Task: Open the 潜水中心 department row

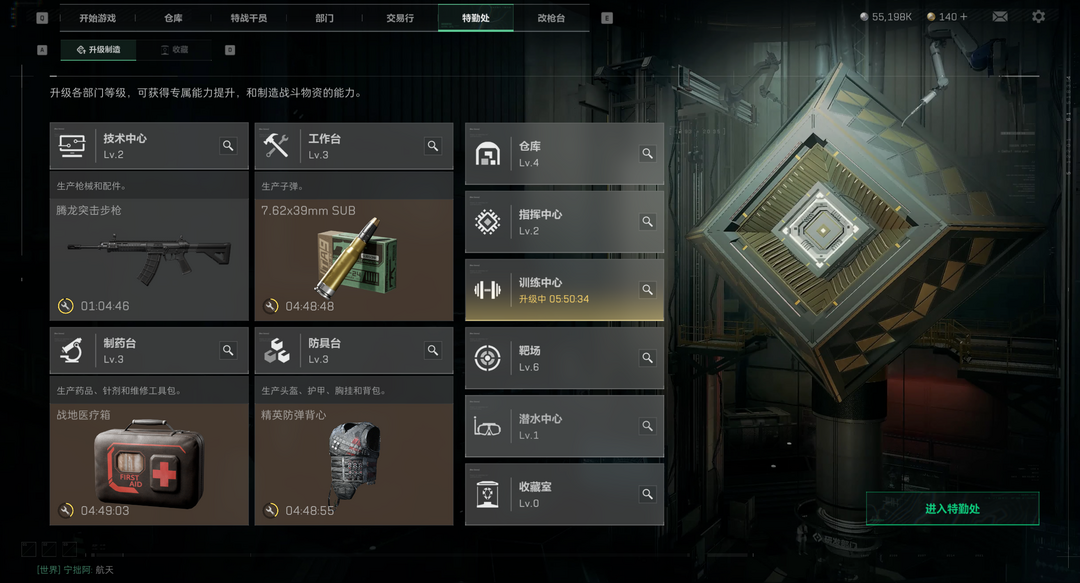Action: (564, 426)
